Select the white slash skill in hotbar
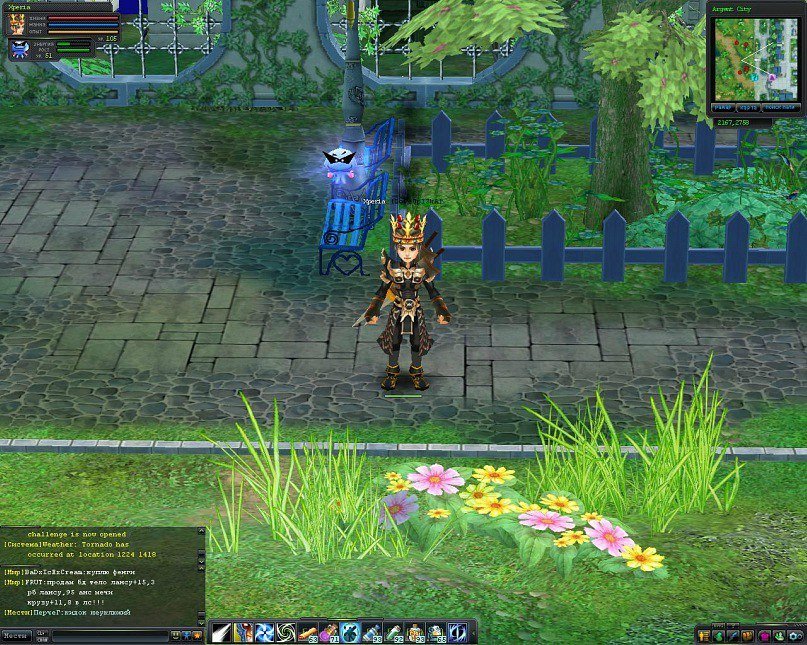Image resolution: width=807 pixels, height=645 pixels. tap(220, 632)
